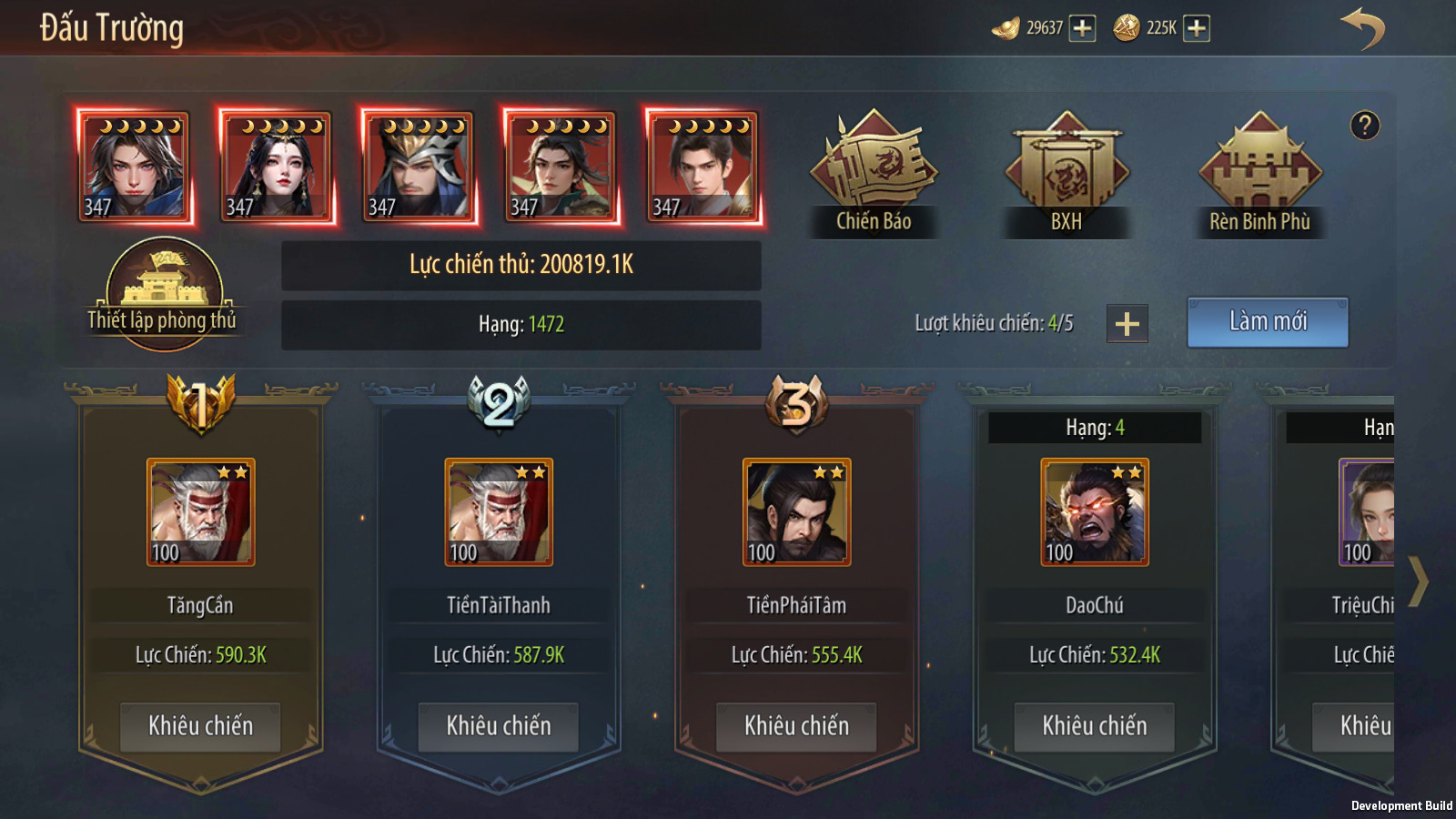Viewport: 1456px width, 819px height.
Task: View DaoChú's red-eyed hero portrait
Action: click(x=1095, y=512)
